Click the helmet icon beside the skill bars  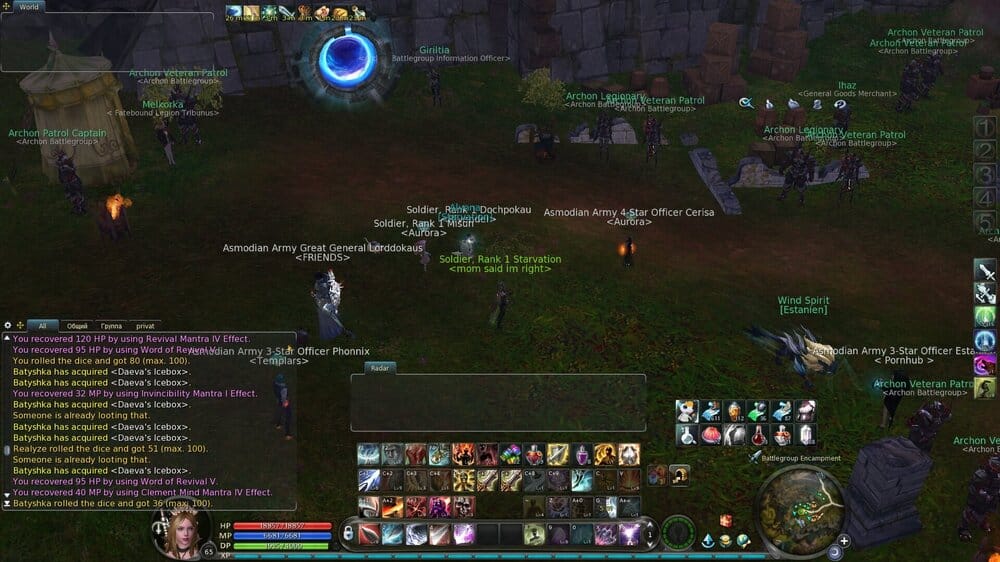679,475
